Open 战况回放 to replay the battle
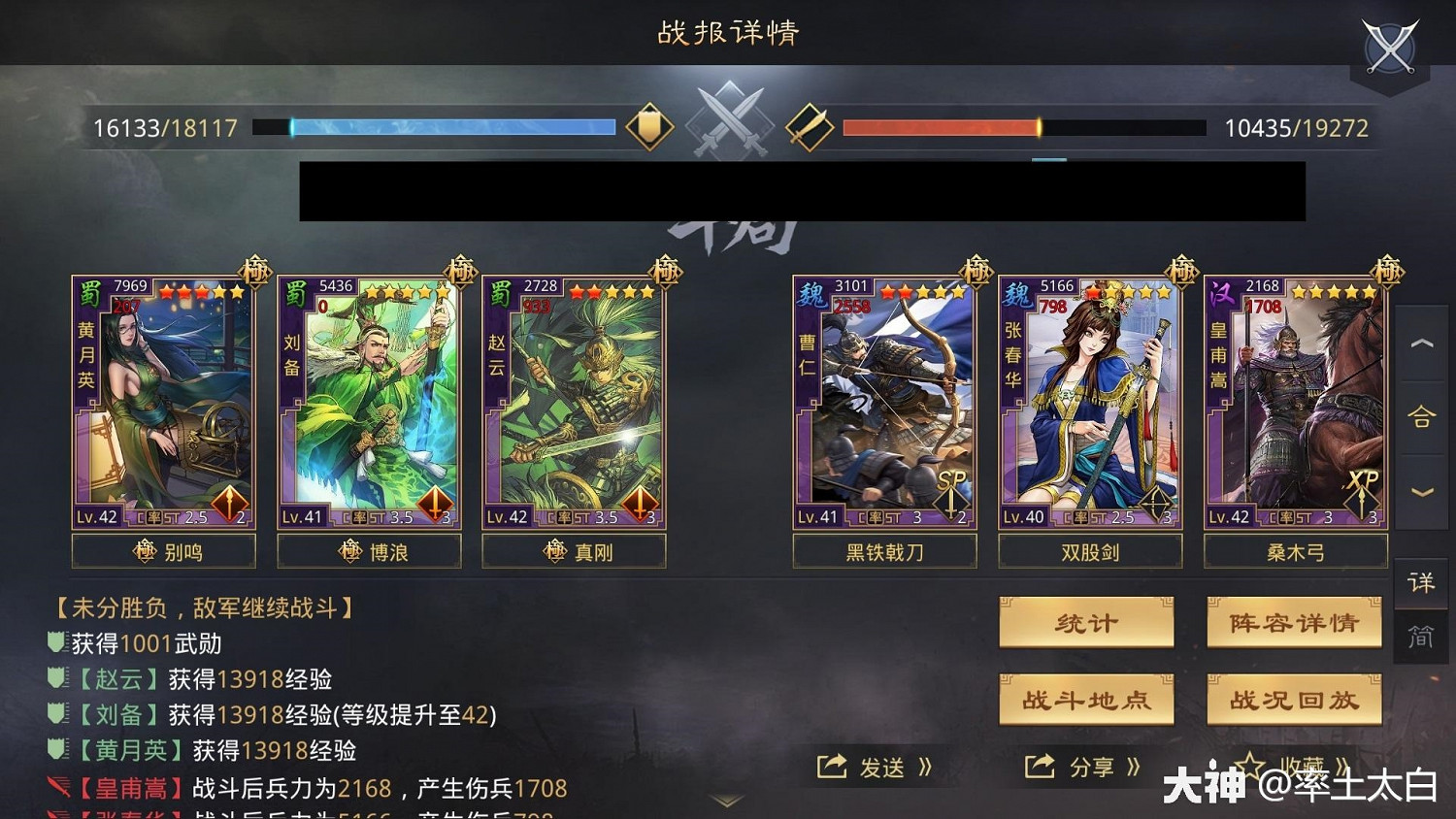The height and width of the screenshot is (819, 1456). [x=1295, y=700]
